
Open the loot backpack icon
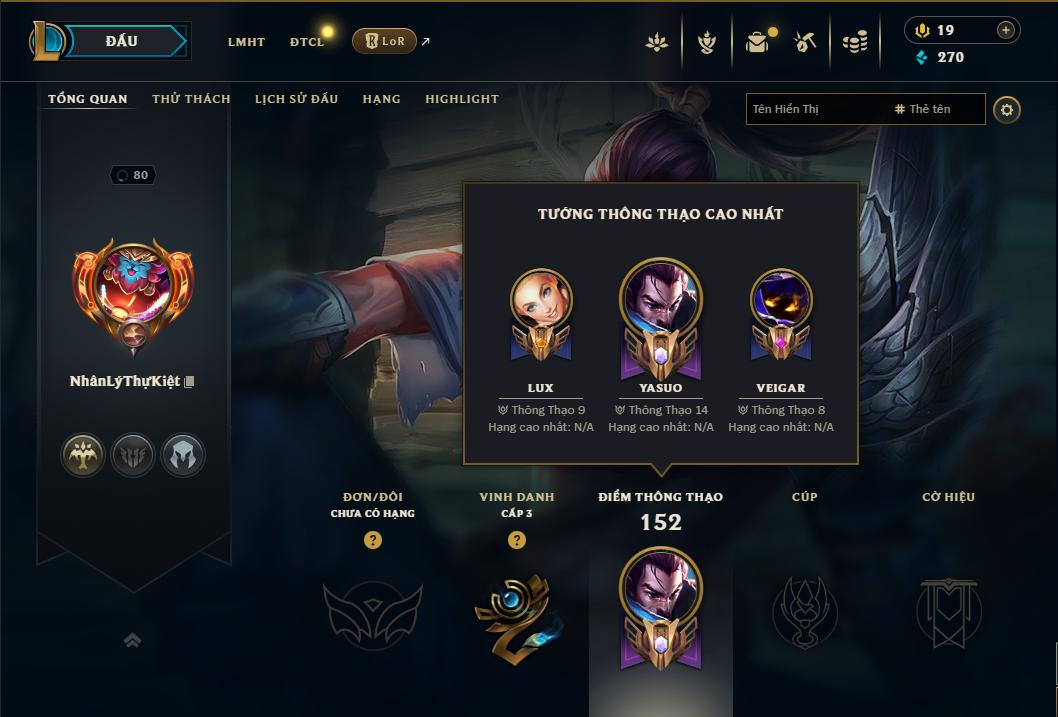pos(757,42)
